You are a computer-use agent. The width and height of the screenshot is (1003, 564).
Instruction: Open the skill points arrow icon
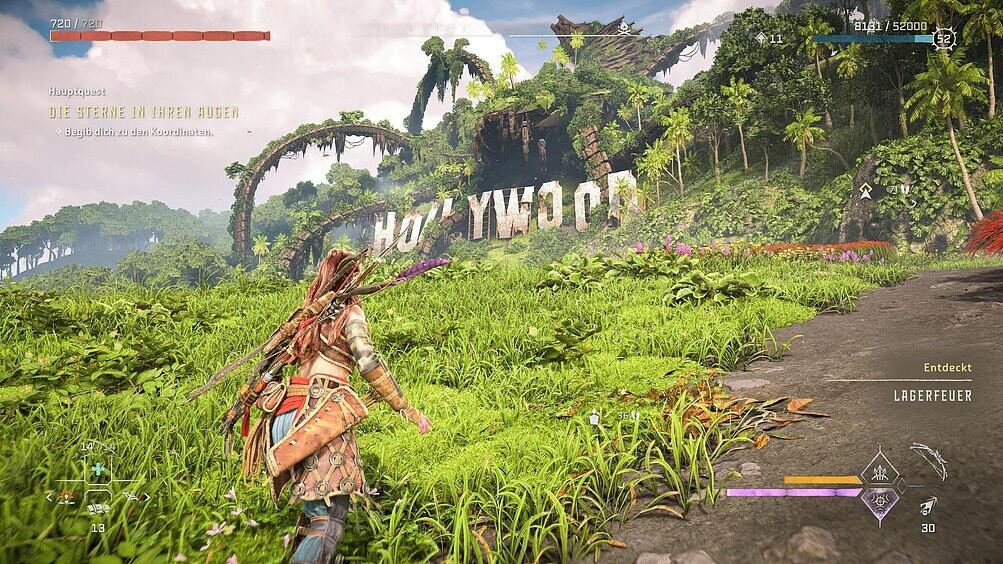click(x=761, y=39)
